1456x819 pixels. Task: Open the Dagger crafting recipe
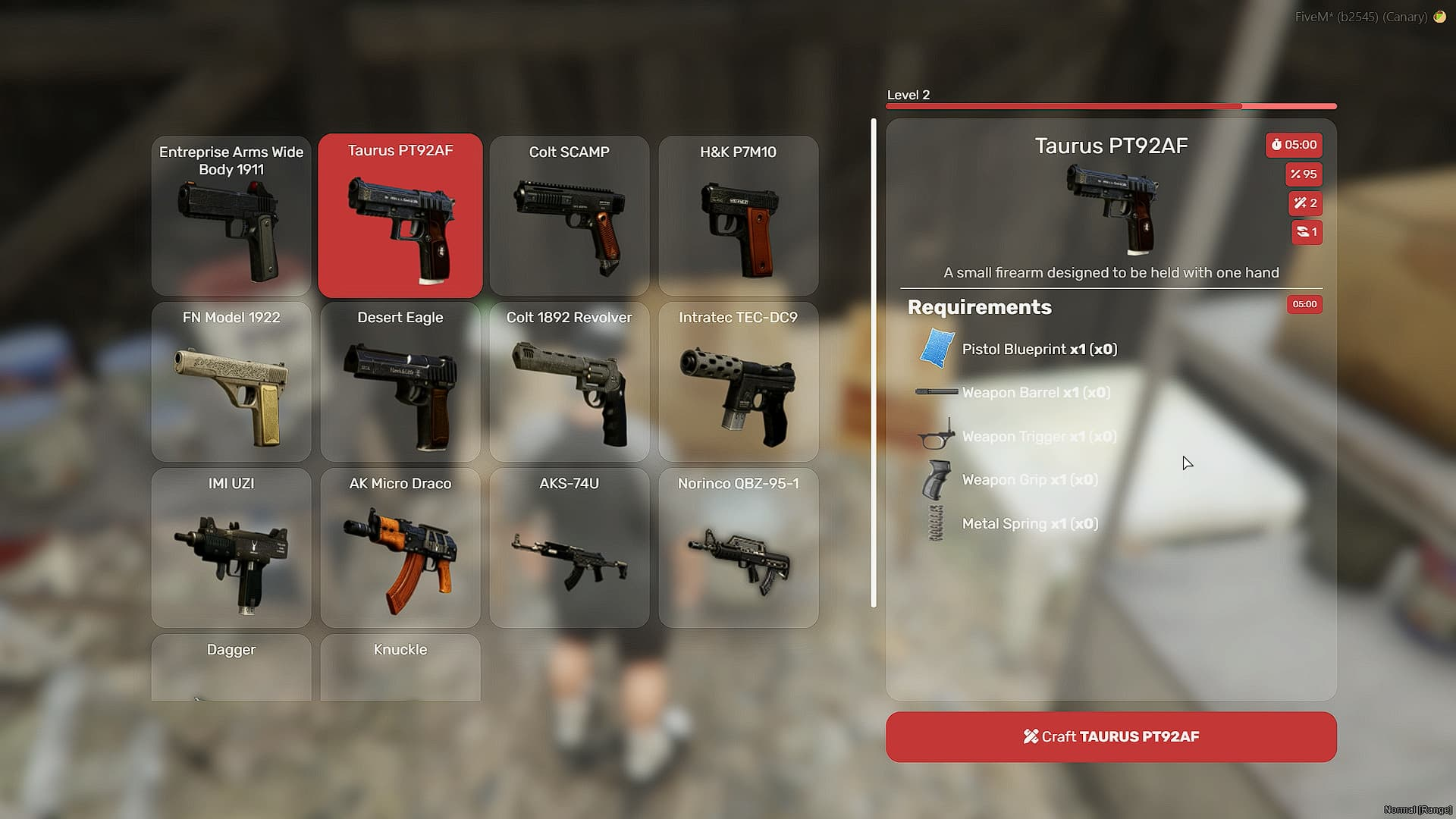pyautogui.click(x=231, y=667)
